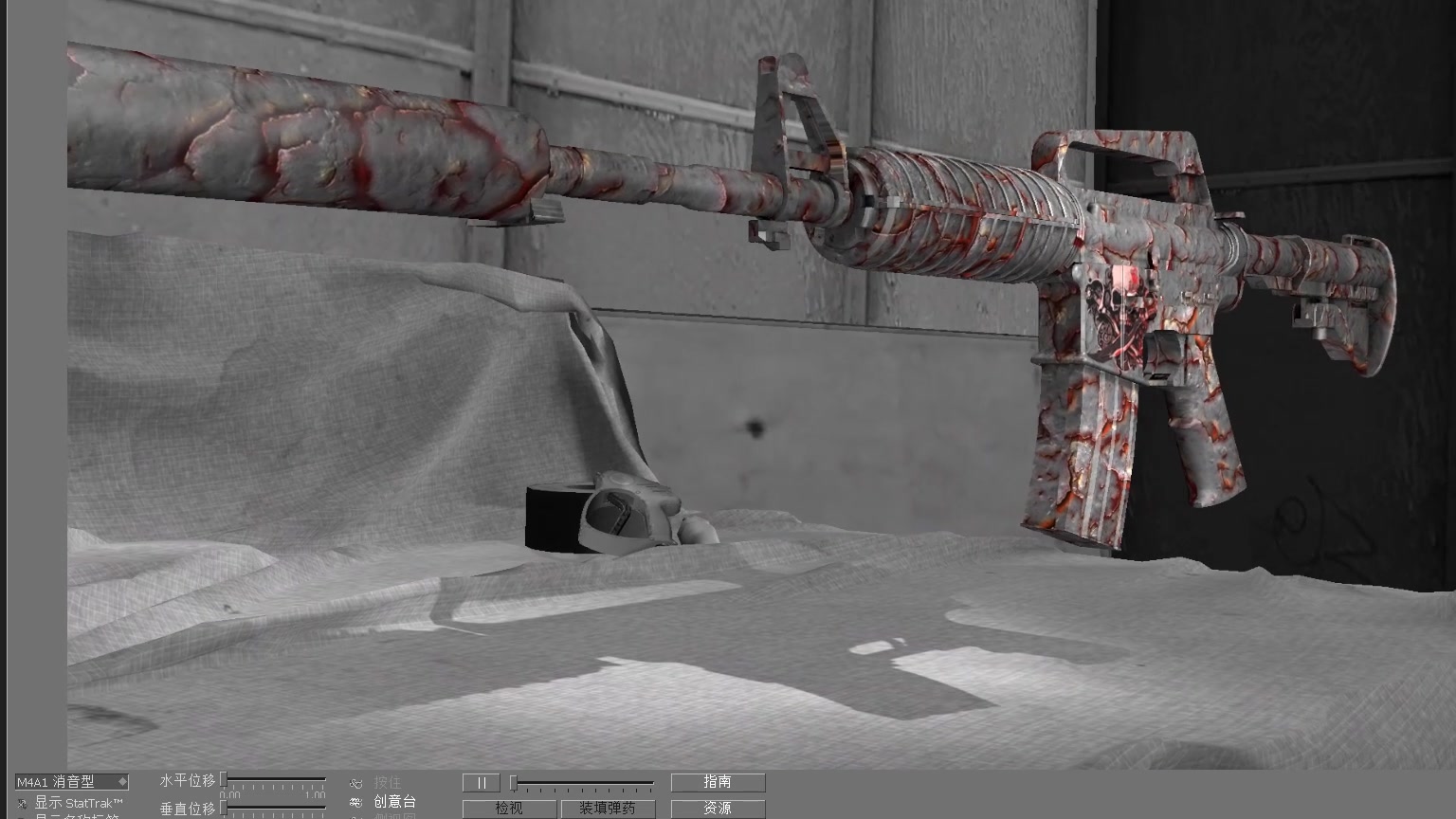Click the hand icon next to 按住

[x=355, y=782]
